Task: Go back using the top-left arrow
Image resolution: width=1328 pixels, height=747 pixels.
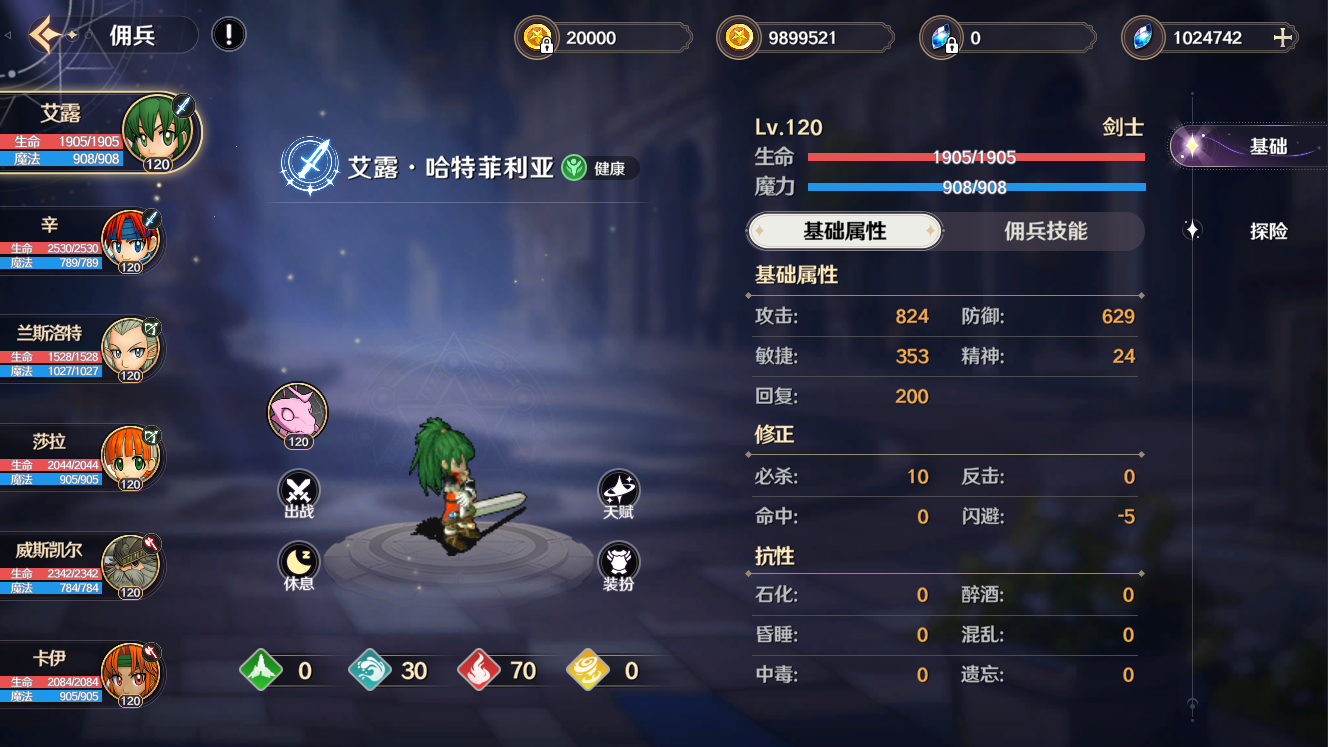Action: 47,36
